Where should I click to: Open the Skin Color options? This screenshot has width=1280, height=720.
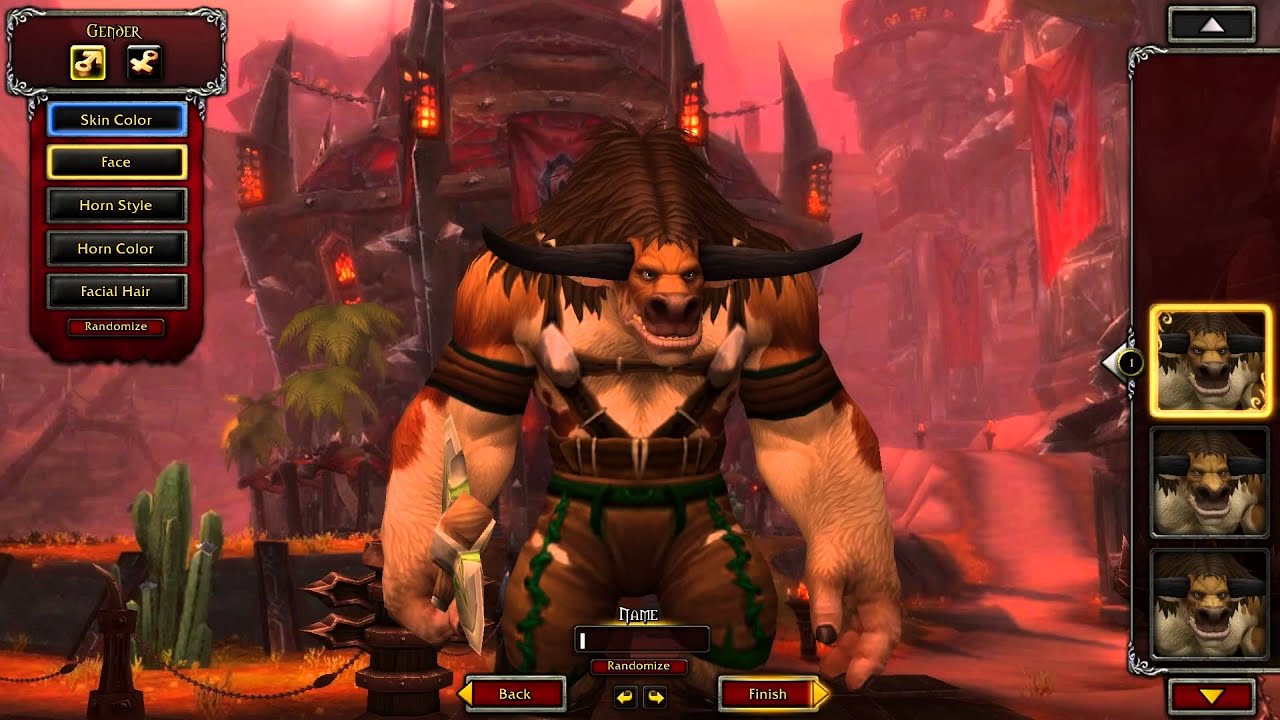(116, 120)
